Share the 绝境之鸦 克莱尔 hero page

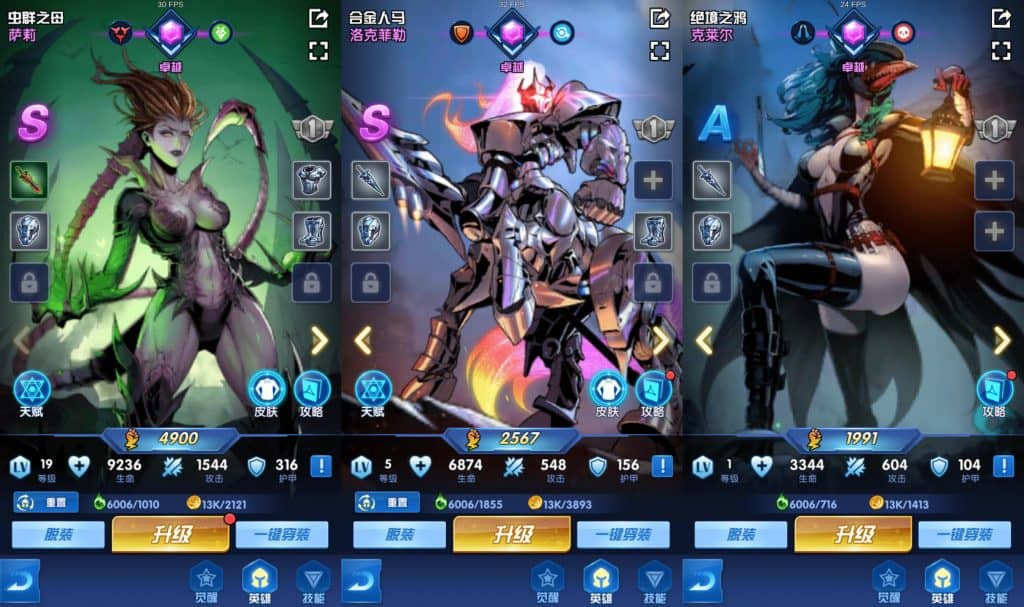pos(1000,18)
